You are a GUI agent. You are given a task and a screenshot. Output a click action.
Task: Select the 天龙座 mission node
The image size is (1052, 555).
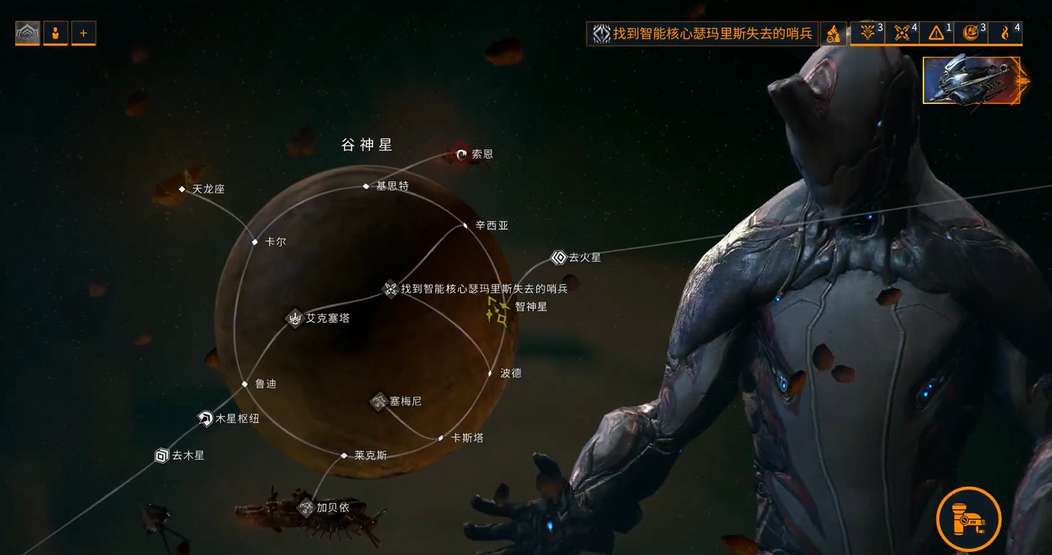(x=183, y=189)
